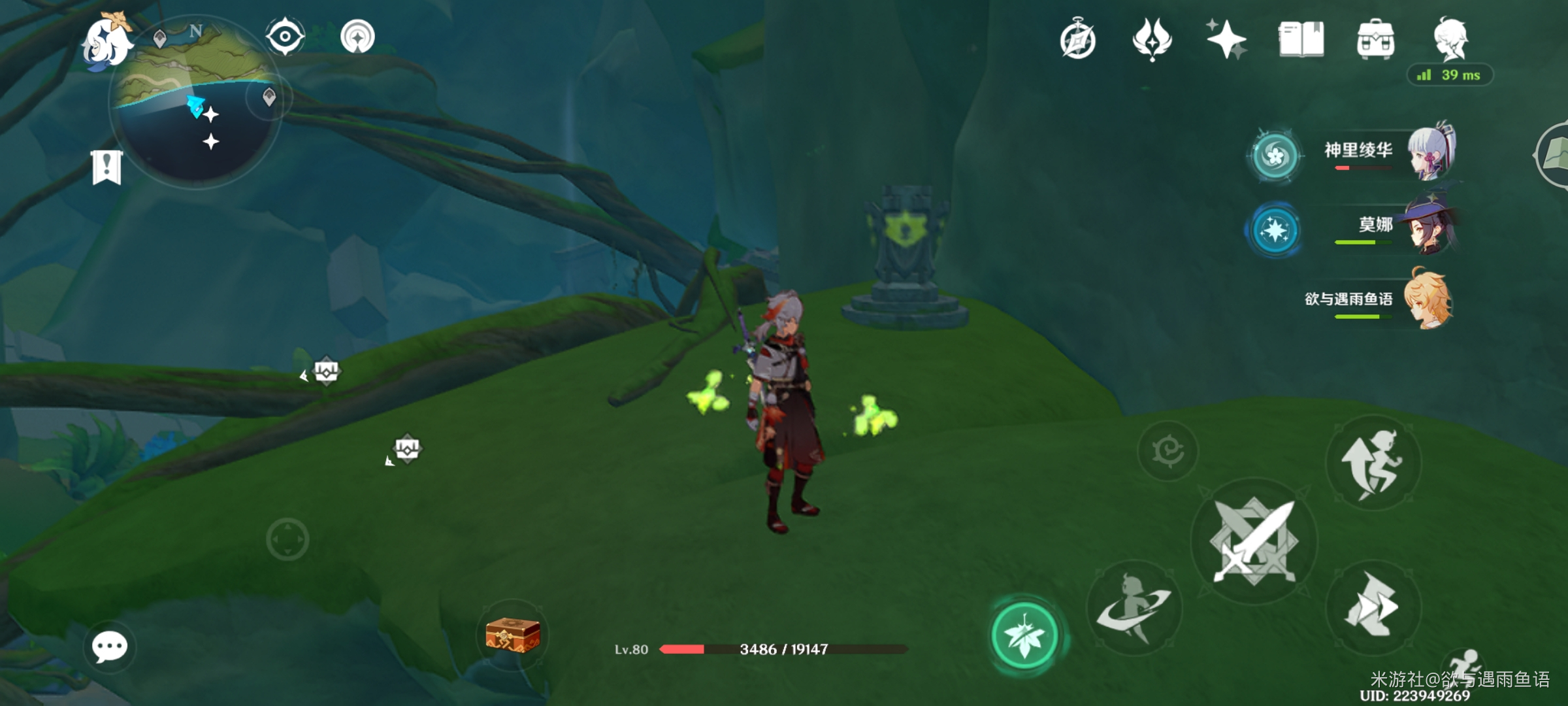Open the compass events icon
Image resolution: width=1568 pixels, height=706 pixels.
(x=1077, y=40)
